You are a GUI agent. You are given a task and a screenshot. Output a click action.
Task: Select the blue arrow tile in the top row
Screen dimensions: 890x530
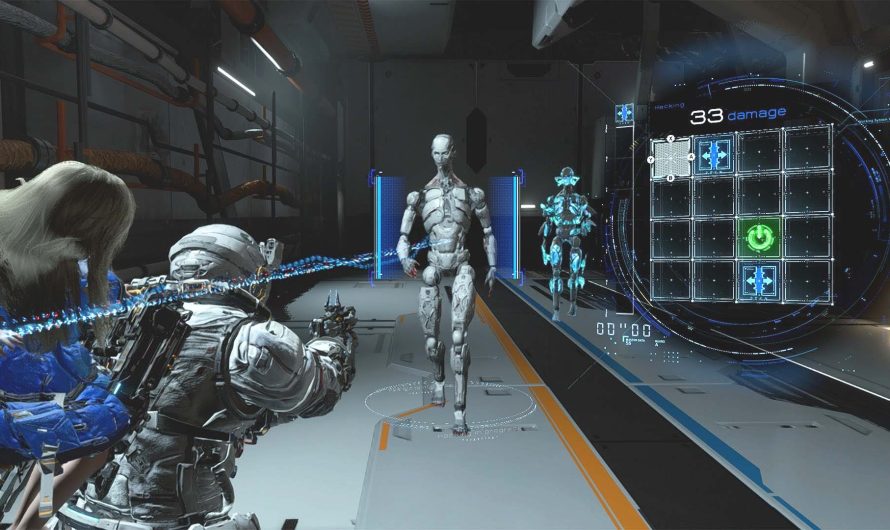pyautogui.click(x=715, y=156)
